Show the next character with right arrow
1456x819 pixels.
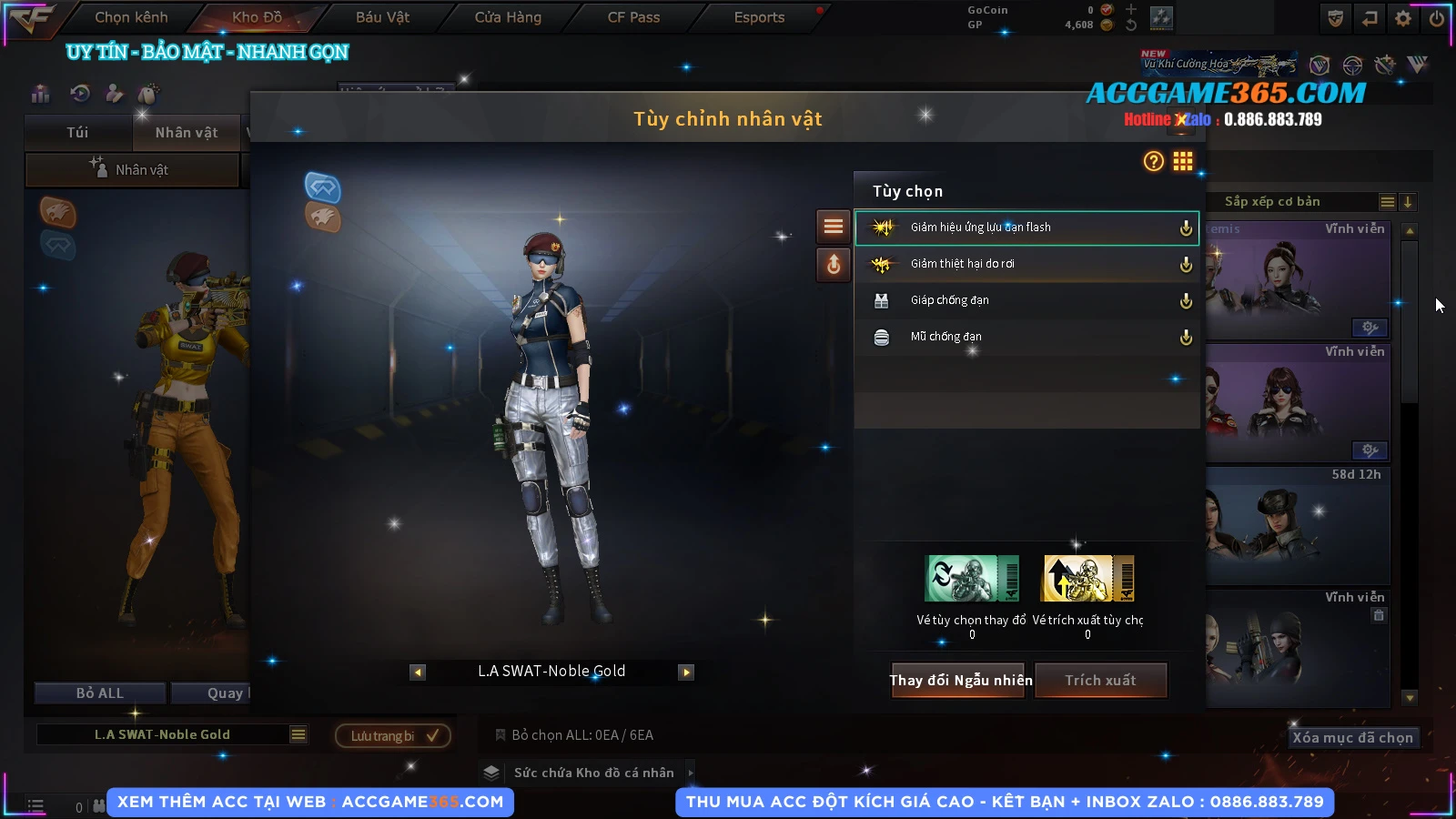[686, 672]
